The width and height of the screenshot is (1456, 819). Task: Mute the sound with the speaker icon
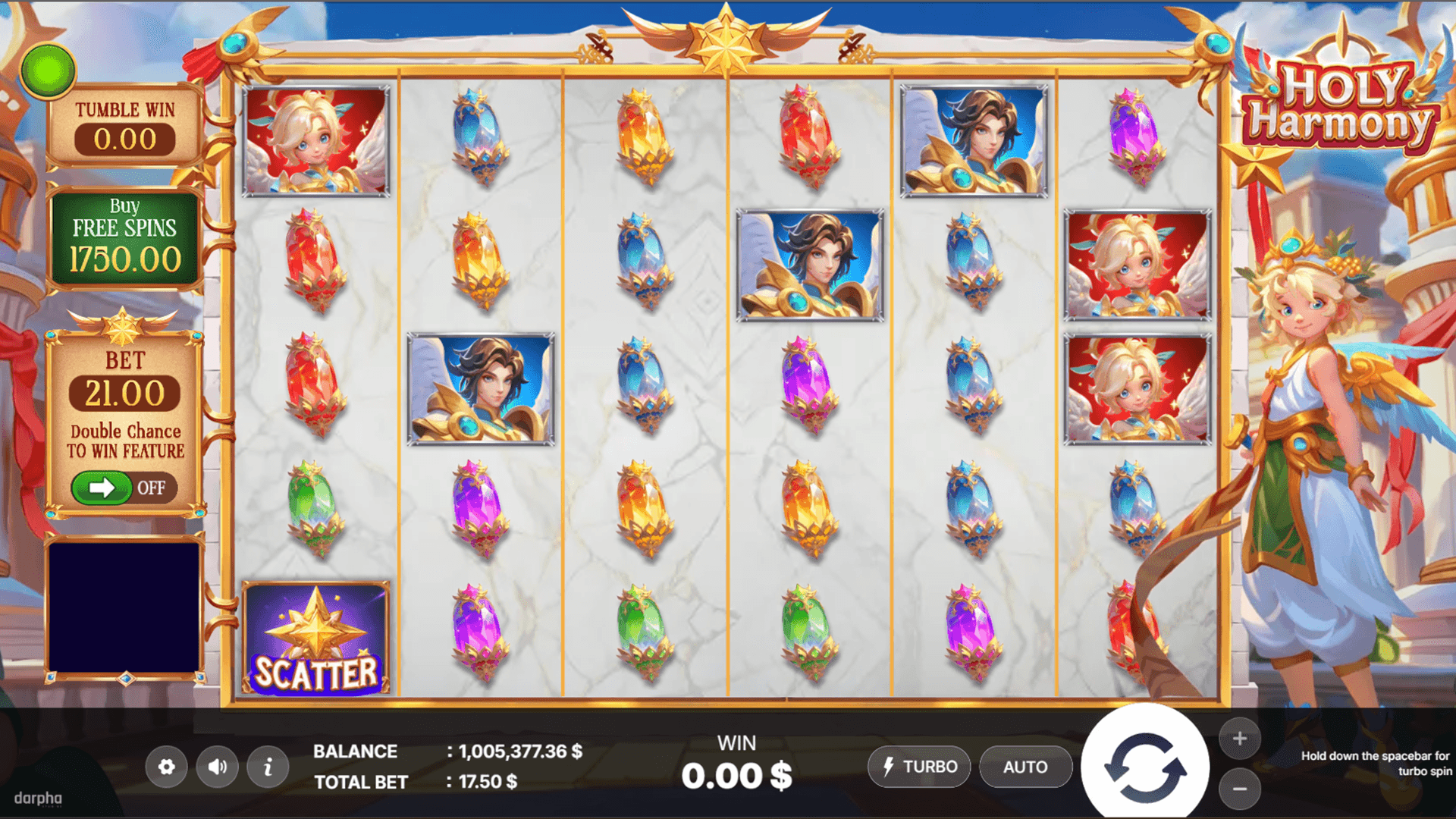pos(218,767)
